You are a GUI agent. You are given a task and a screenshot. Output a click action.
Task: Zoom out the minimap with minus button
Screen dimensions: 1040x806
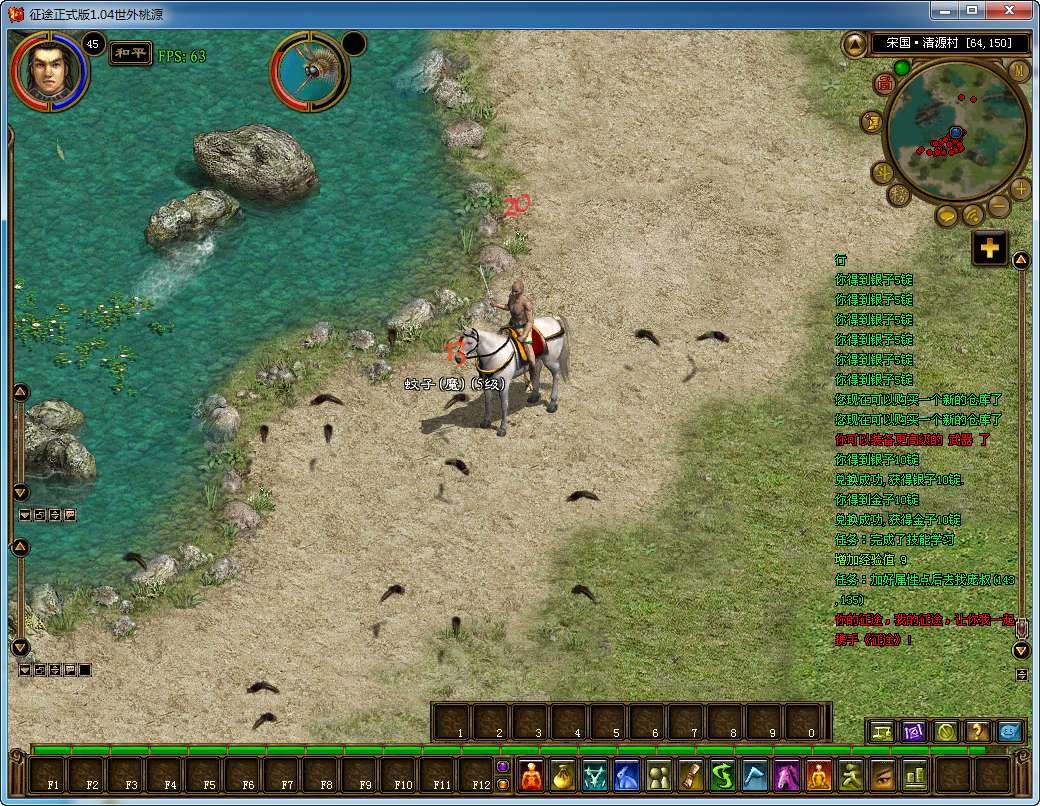click(x=999, y=206)
